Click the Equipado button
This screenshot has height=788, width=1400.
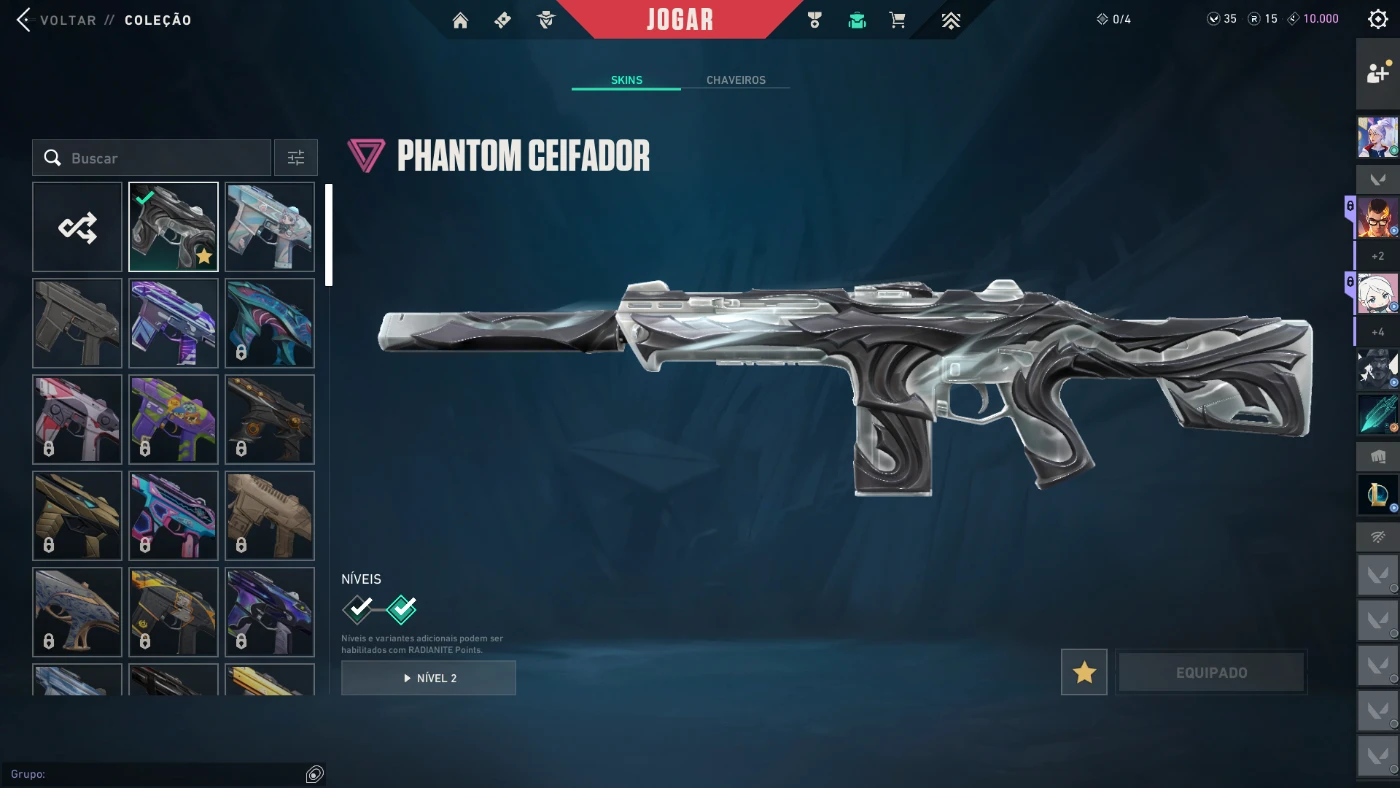(1211, 673)
